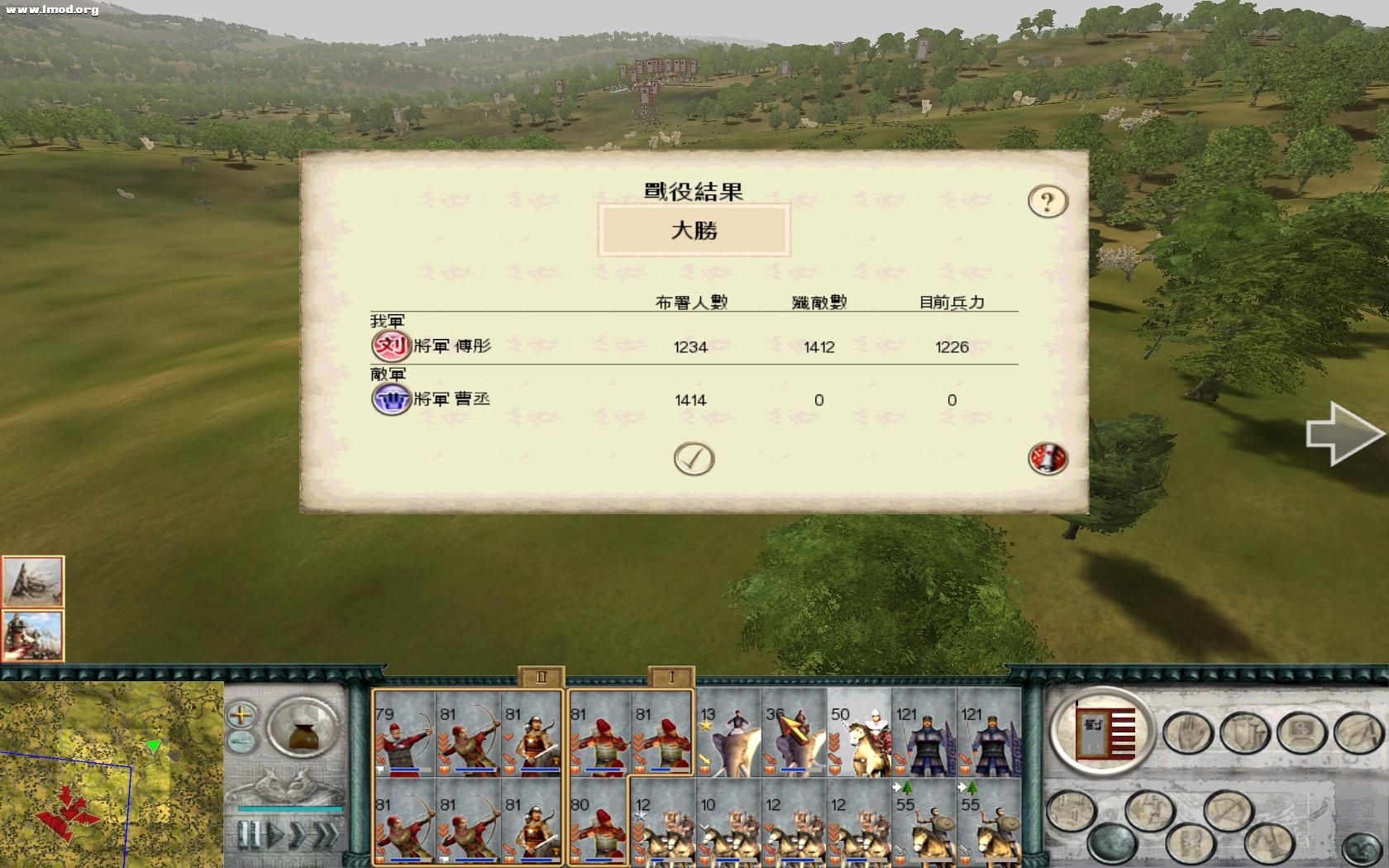Click the Liu faction emblem beside 將軍傅彤
1389x868 pixels.
(x=389, y=346)
